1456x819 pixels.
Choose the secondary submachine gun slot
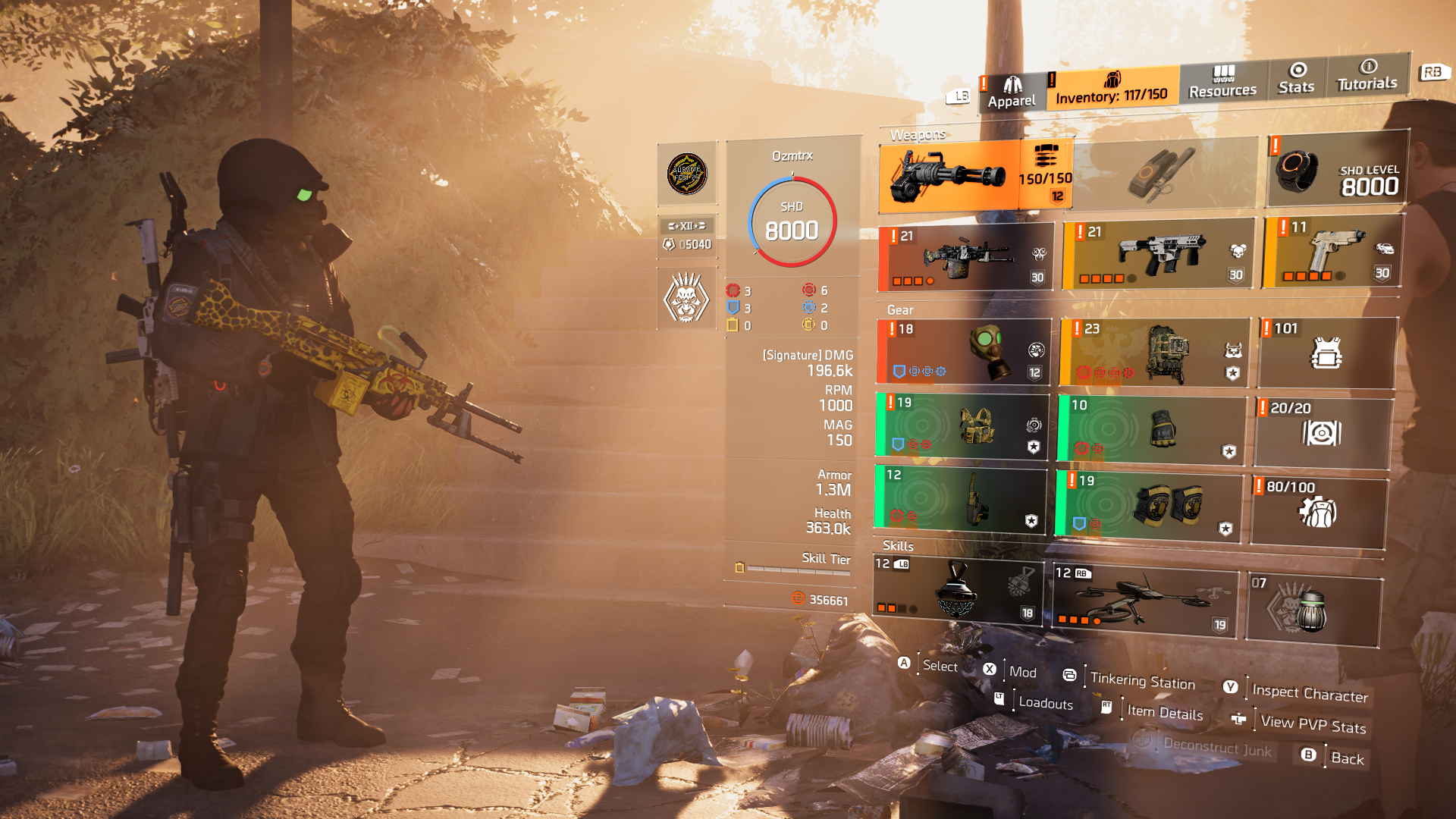click(x=1159, y=254)
